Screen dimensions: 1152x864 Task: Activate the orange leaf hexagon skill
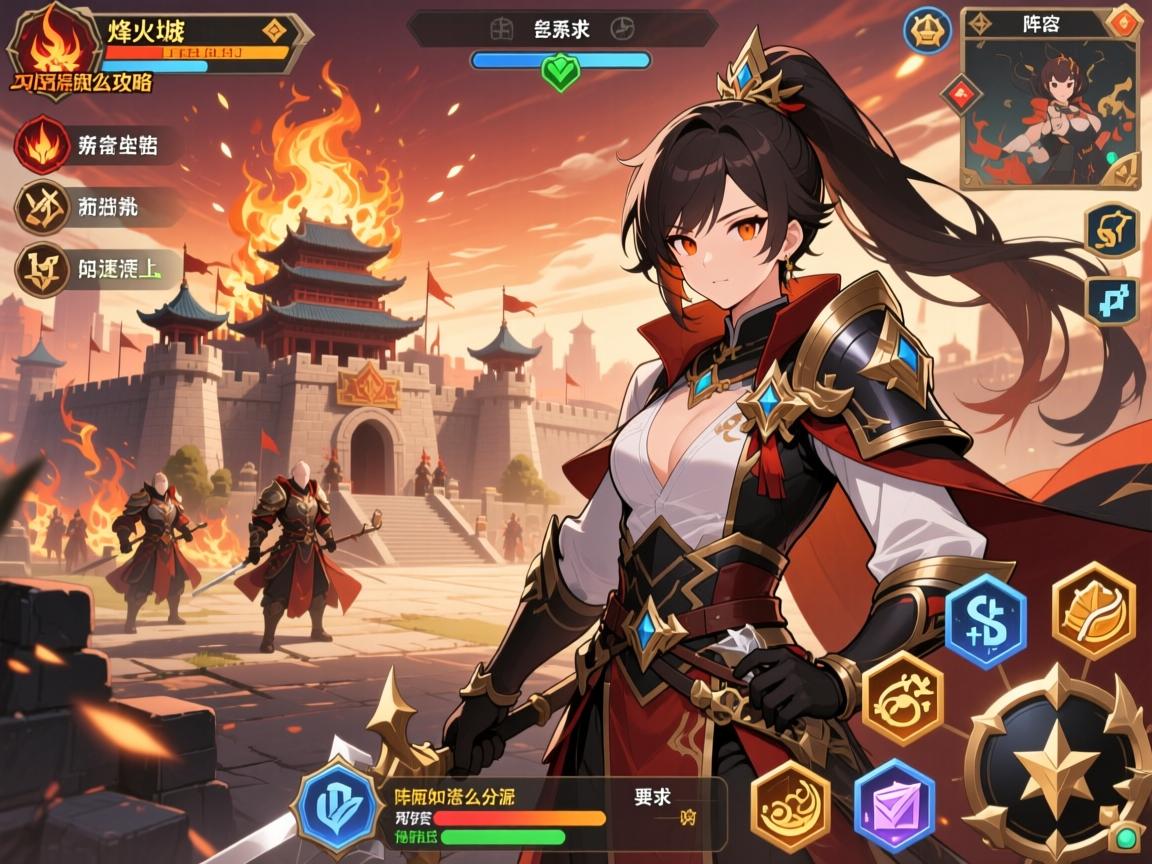pyautogui.click(x=1094, y=610)
